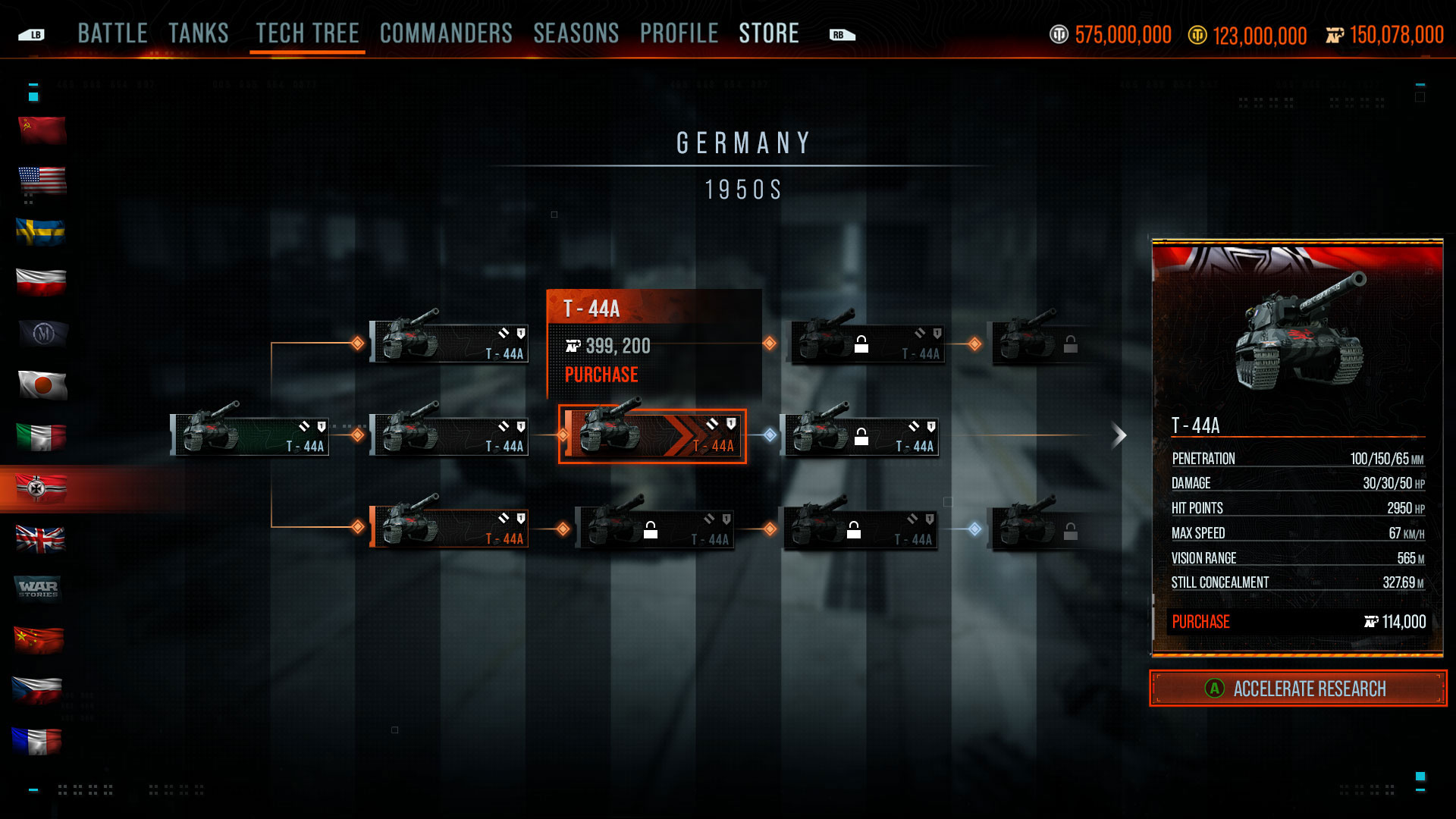This screenshot has width=1456, height=819.
Task: Select the USSR nation flag
Action: [x=42, y=130]
